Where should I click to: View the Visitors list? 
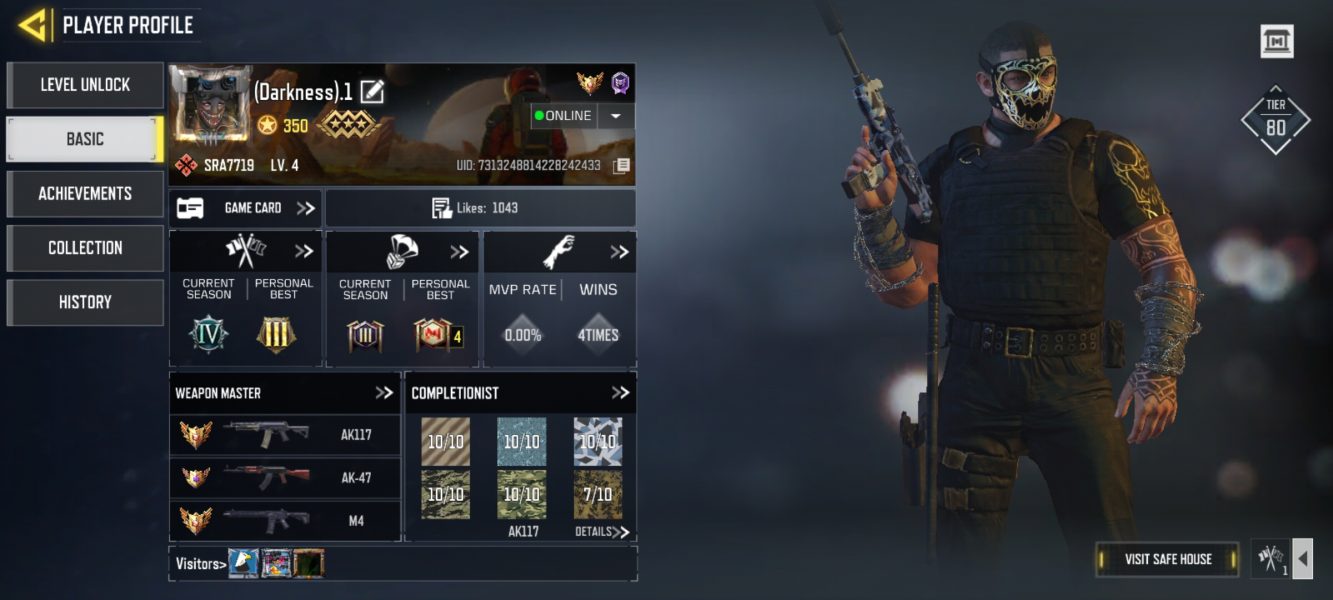pos(199,564)
